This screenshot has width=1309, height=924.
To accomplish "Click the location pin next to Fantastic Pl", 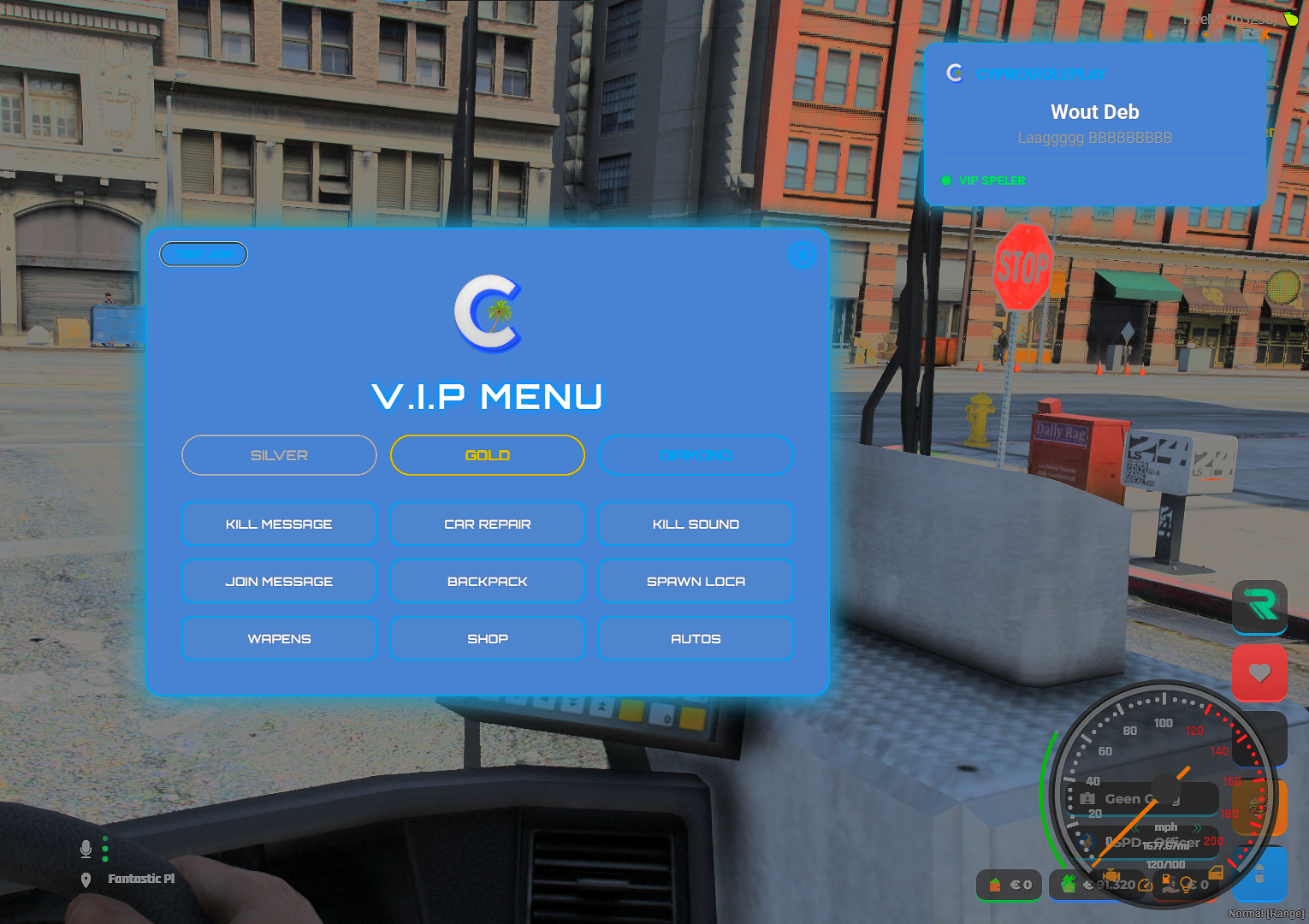I will pyautogui.click(x=86, y=878).
